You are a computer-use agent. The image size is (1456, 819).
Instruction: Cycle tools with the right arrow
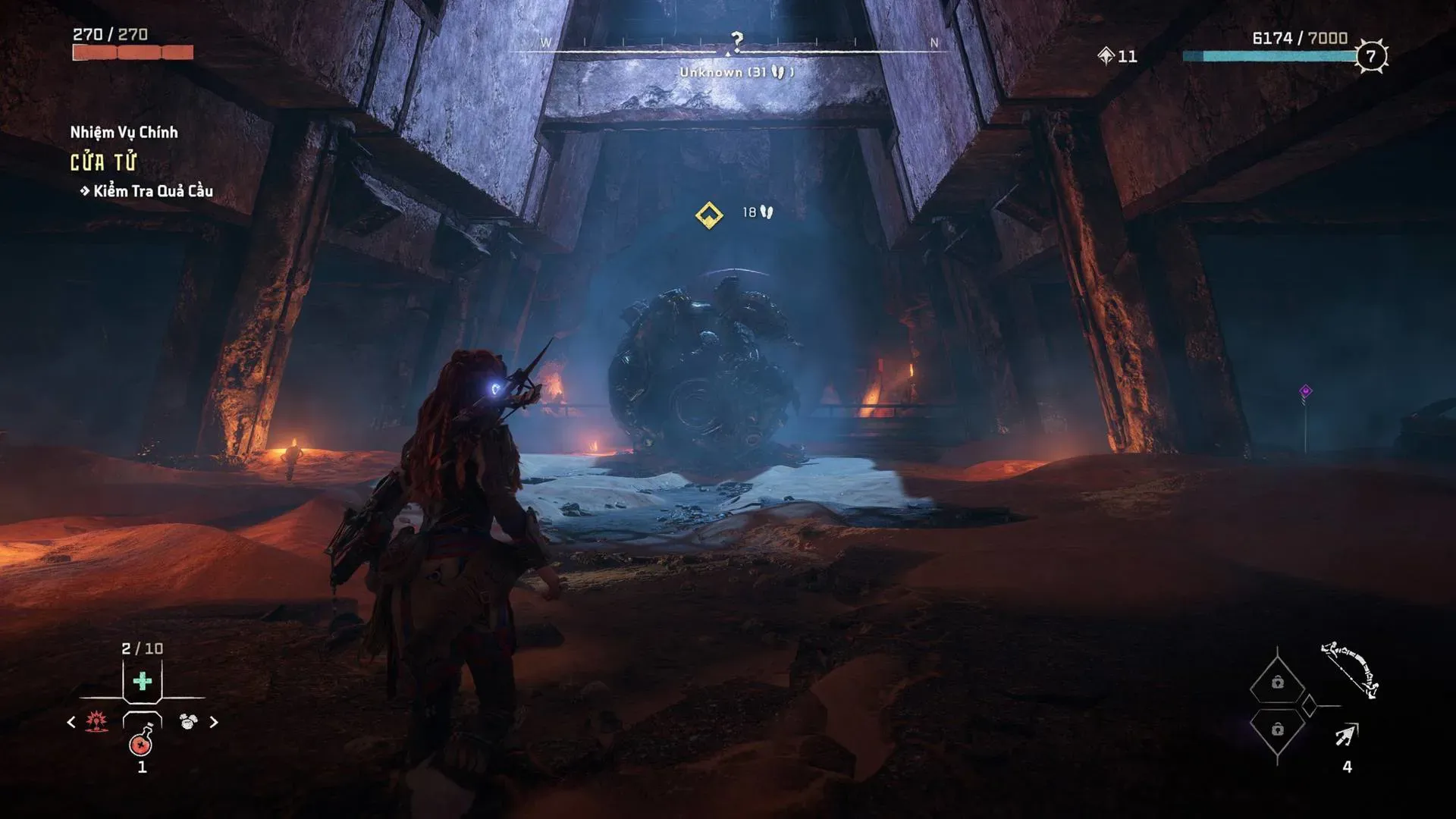coord(213,722)
